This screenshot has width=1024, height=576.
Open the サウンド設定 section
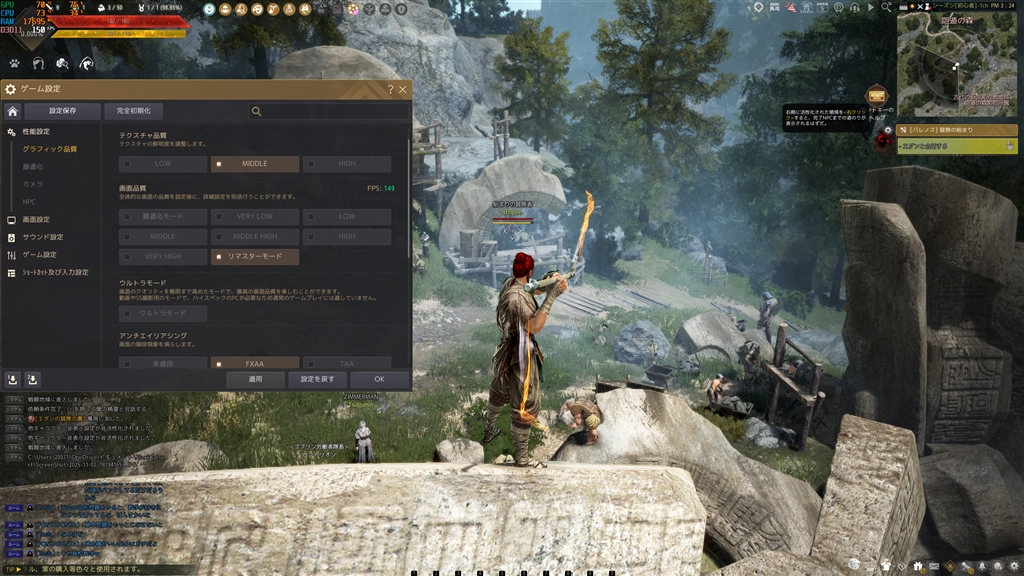[43, 237]
